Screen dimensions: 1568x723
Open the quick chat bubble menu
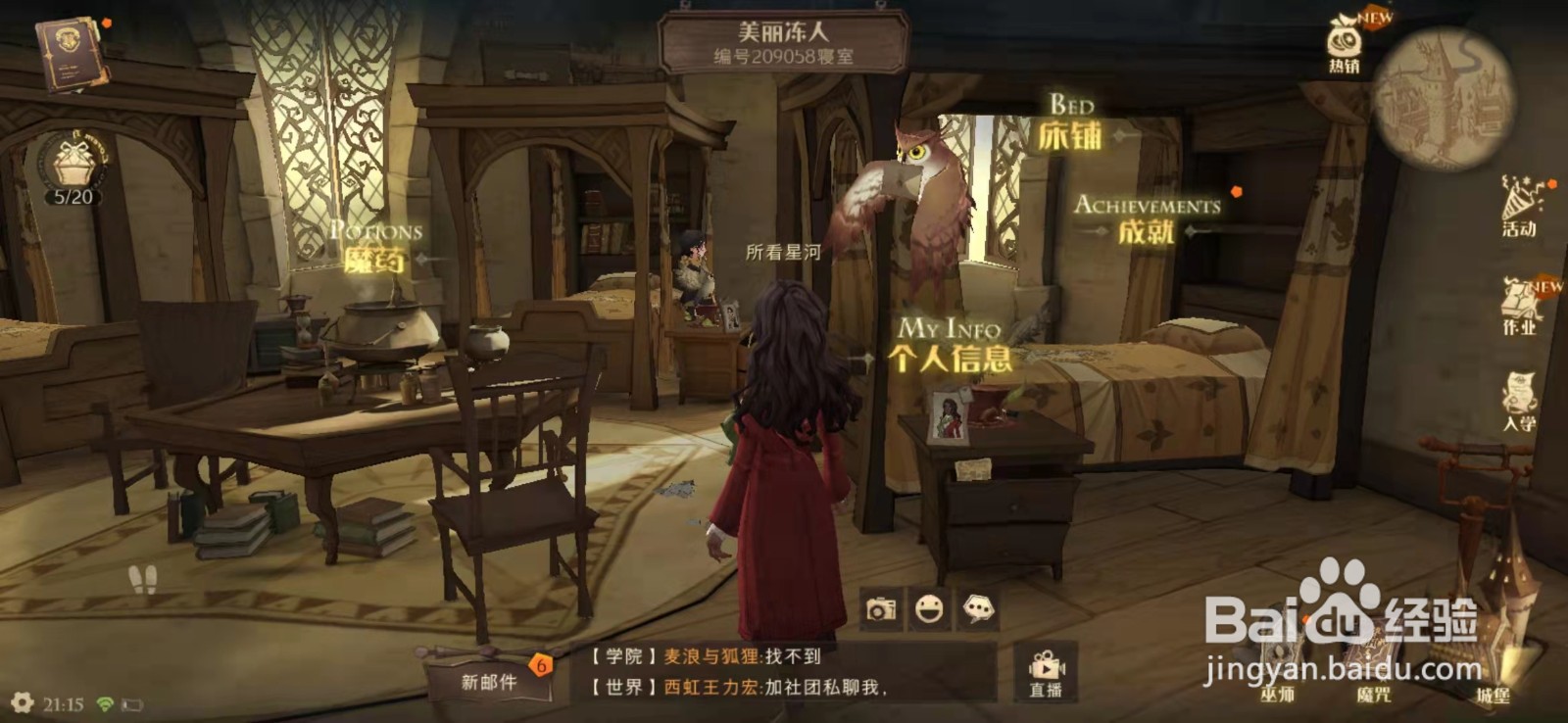(977, 609)
